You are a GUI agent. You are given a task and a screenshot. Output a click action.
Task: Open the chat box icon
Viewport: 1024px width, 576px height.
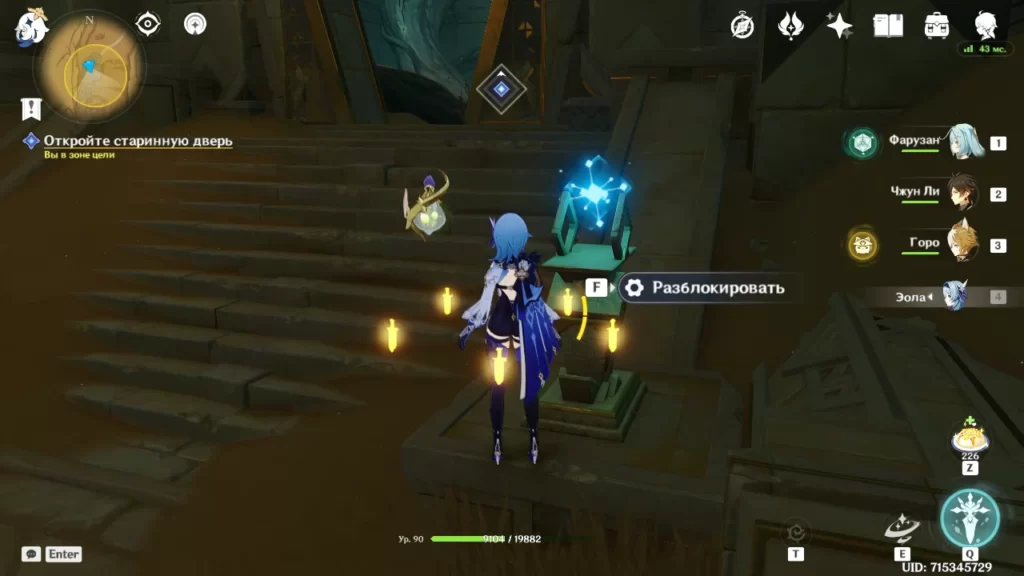coord(31,553)
